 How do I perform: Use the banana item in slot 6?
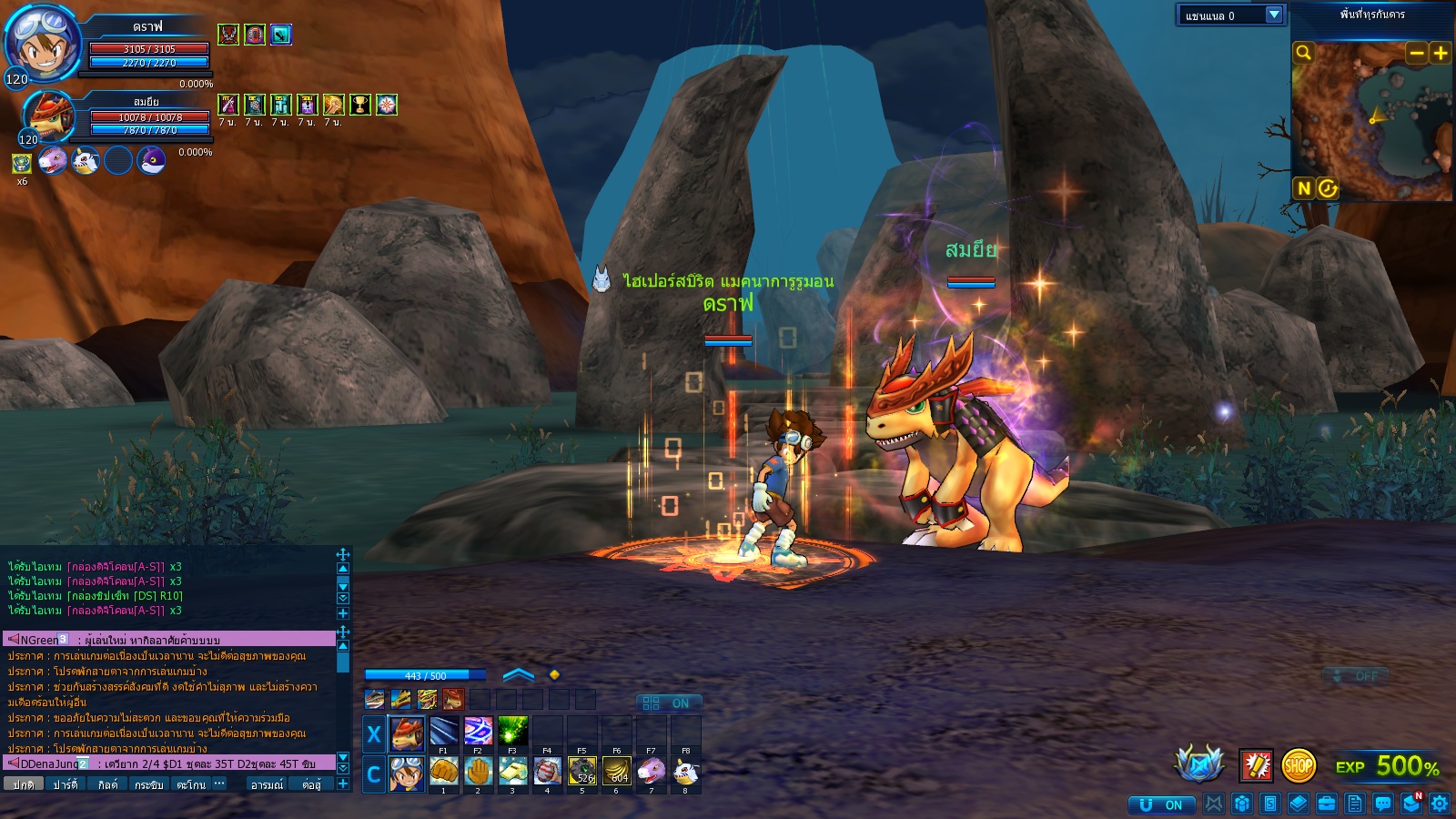617,772
